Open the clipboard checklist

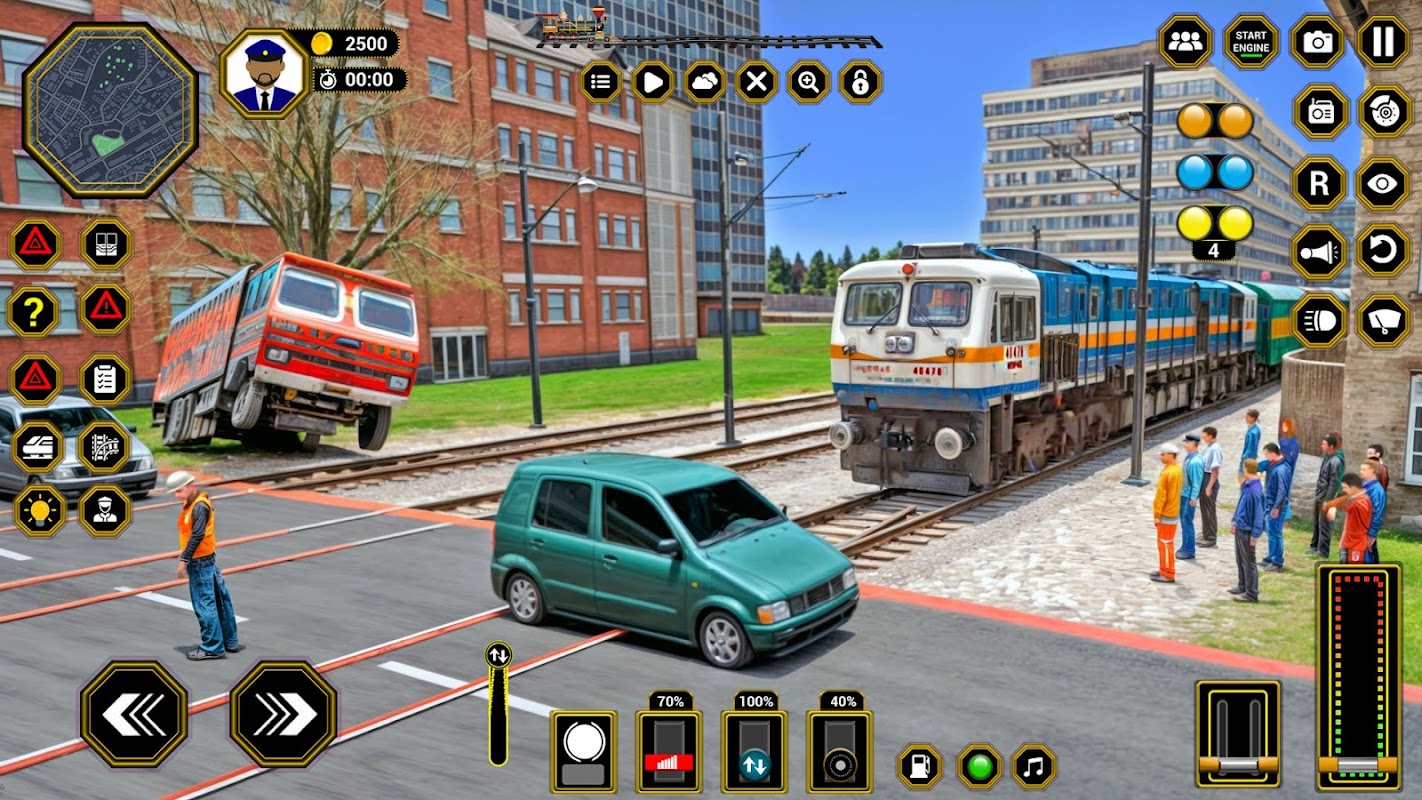tap(105, 379)
